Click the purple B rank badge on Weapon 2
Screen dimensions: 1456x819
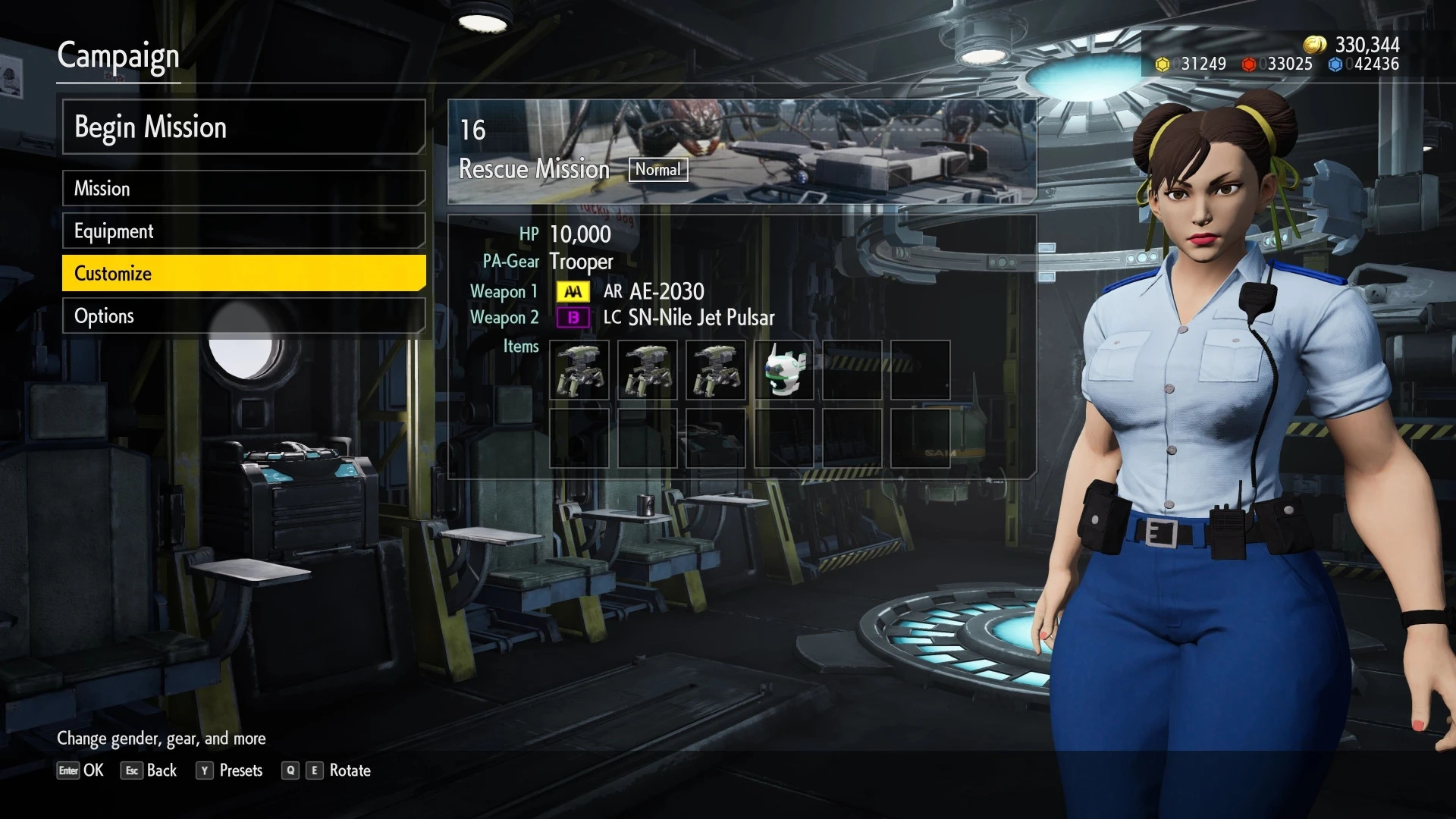coord(573,318)
